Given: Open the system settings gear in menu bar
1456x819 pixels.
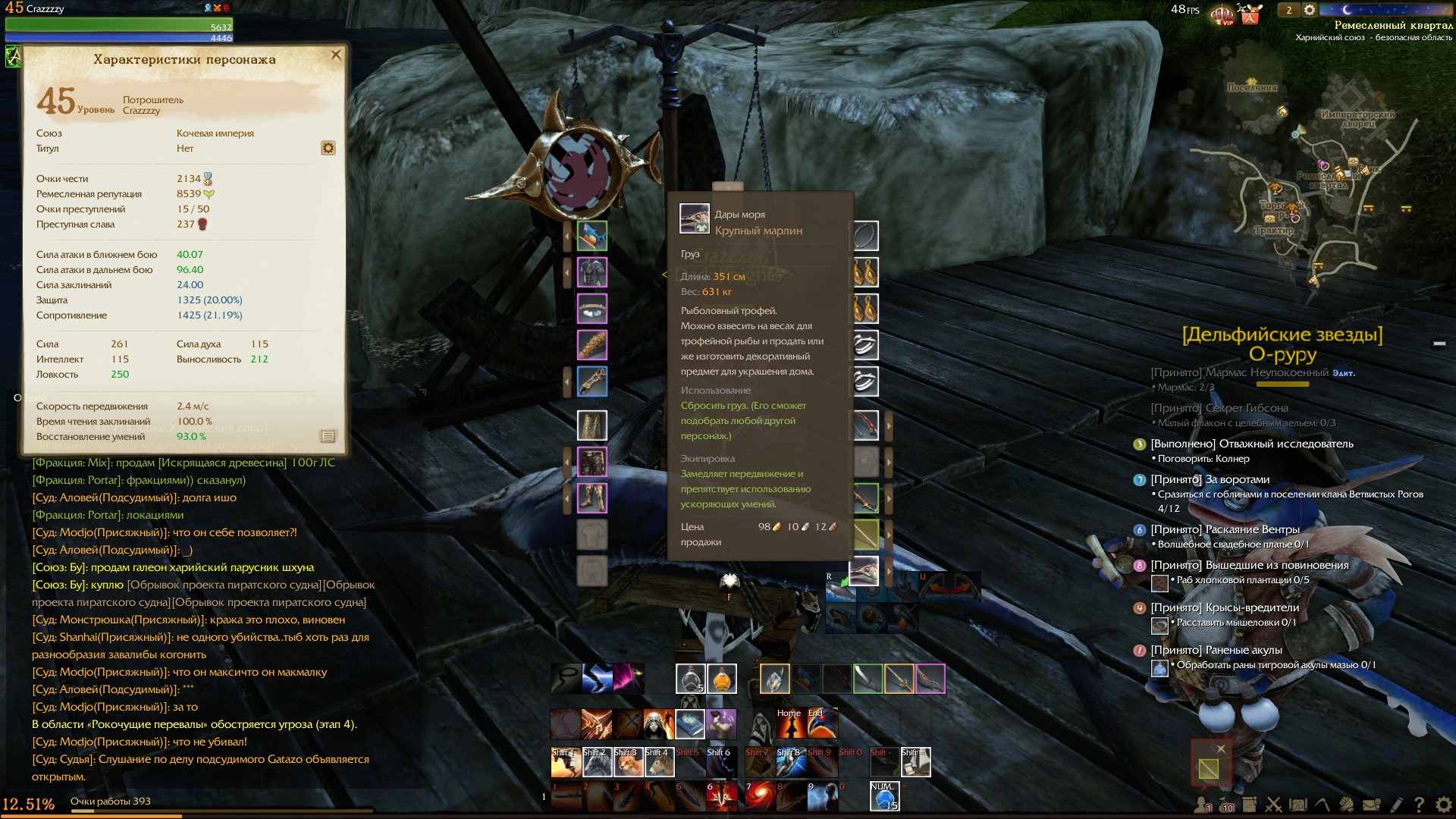Looking at the screenshot, I should tap(1443, 805).
